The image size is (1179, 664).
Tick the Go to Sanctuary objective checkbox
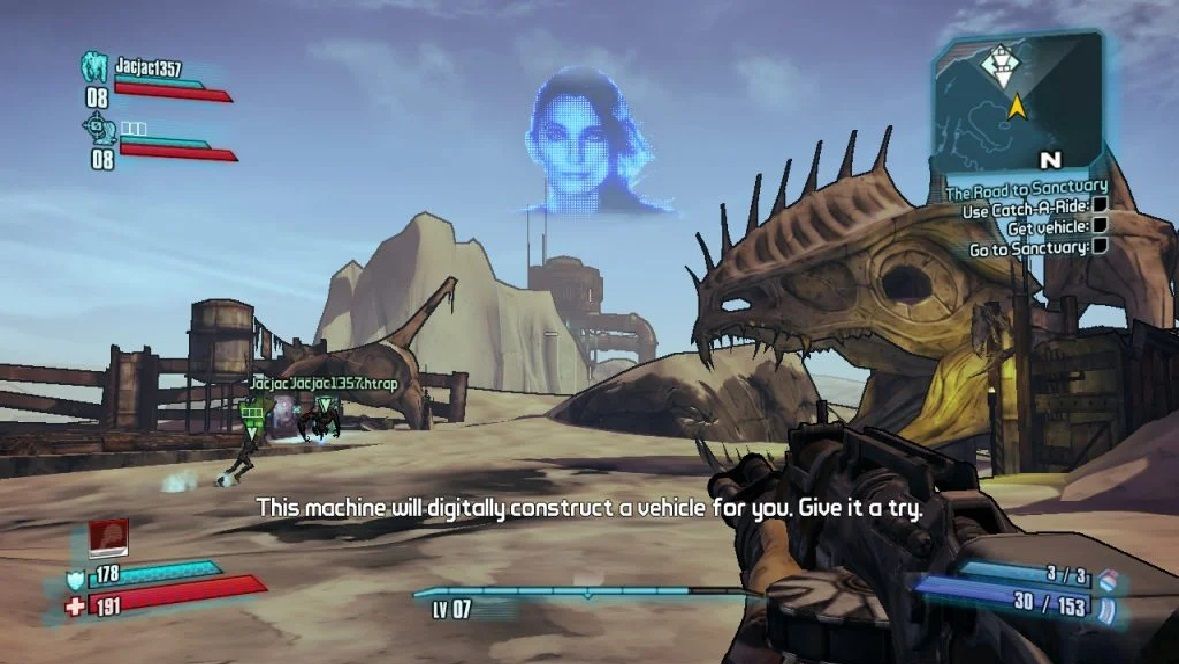click(1099, 246)
